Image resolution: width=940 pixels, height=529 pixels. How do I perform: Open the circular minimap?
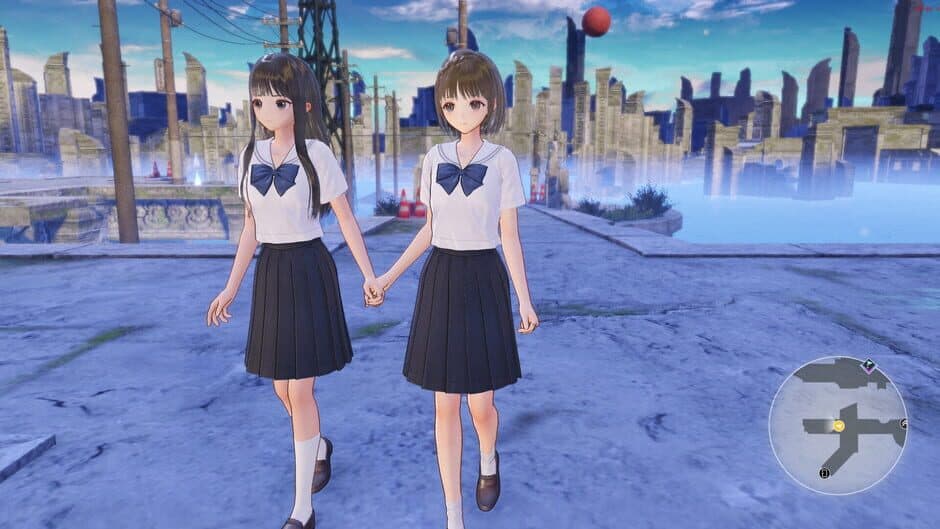click(x=838, y=425)
